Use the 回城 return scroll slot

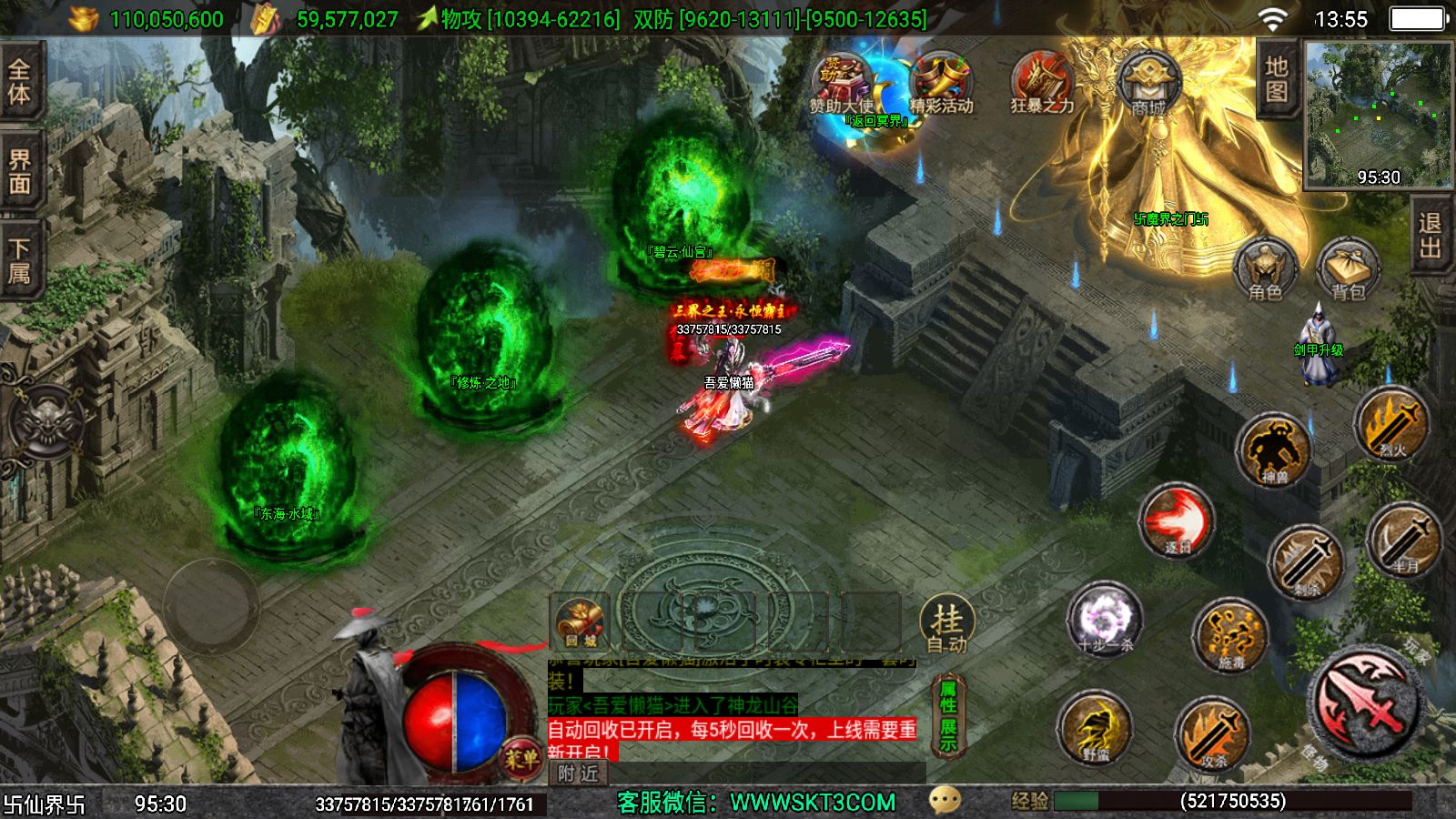point(580,622)
